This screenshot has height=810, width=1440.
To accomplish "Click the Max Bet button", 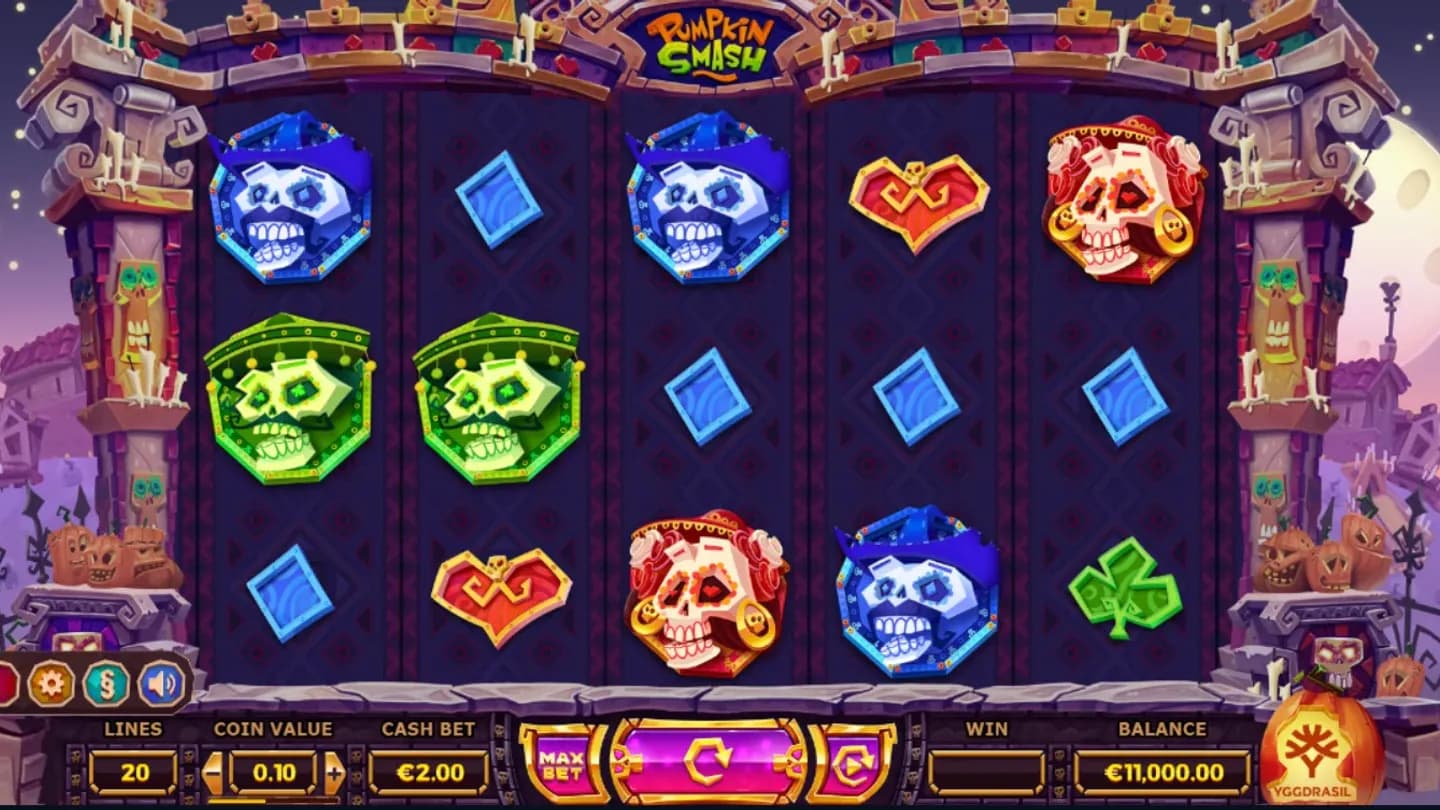I will click(x=564, y=766).
